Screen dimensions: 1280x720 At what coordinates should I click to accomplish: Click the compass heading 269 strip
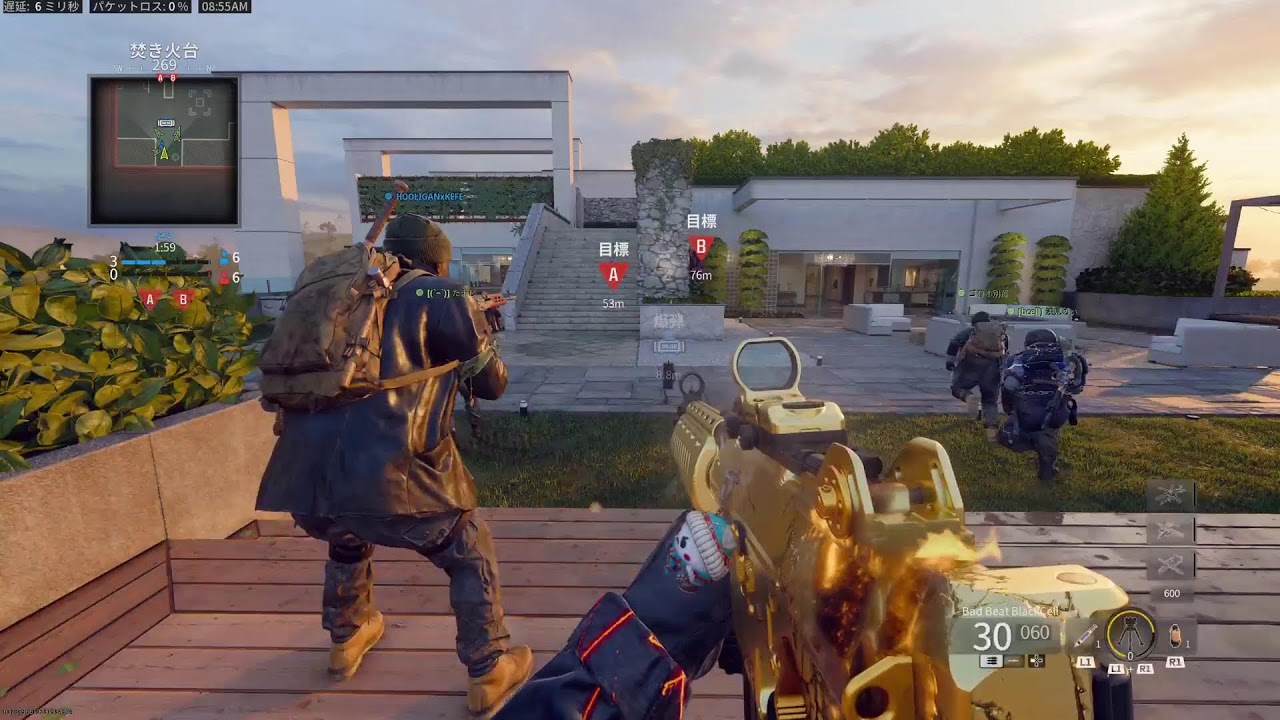pos(164,66)
